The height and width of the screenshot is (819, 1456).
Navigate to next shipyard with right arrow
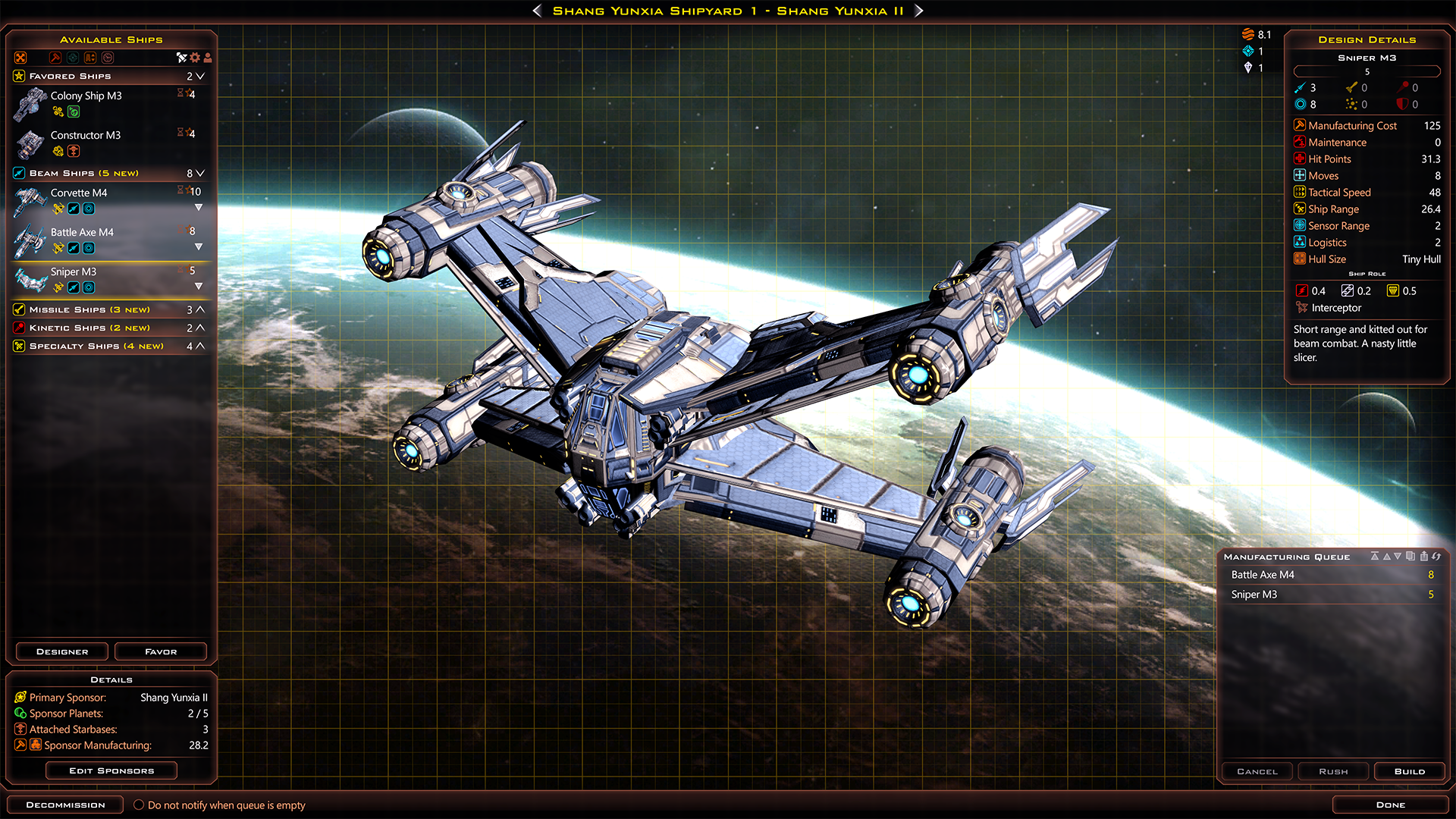(x=918, y=11)
